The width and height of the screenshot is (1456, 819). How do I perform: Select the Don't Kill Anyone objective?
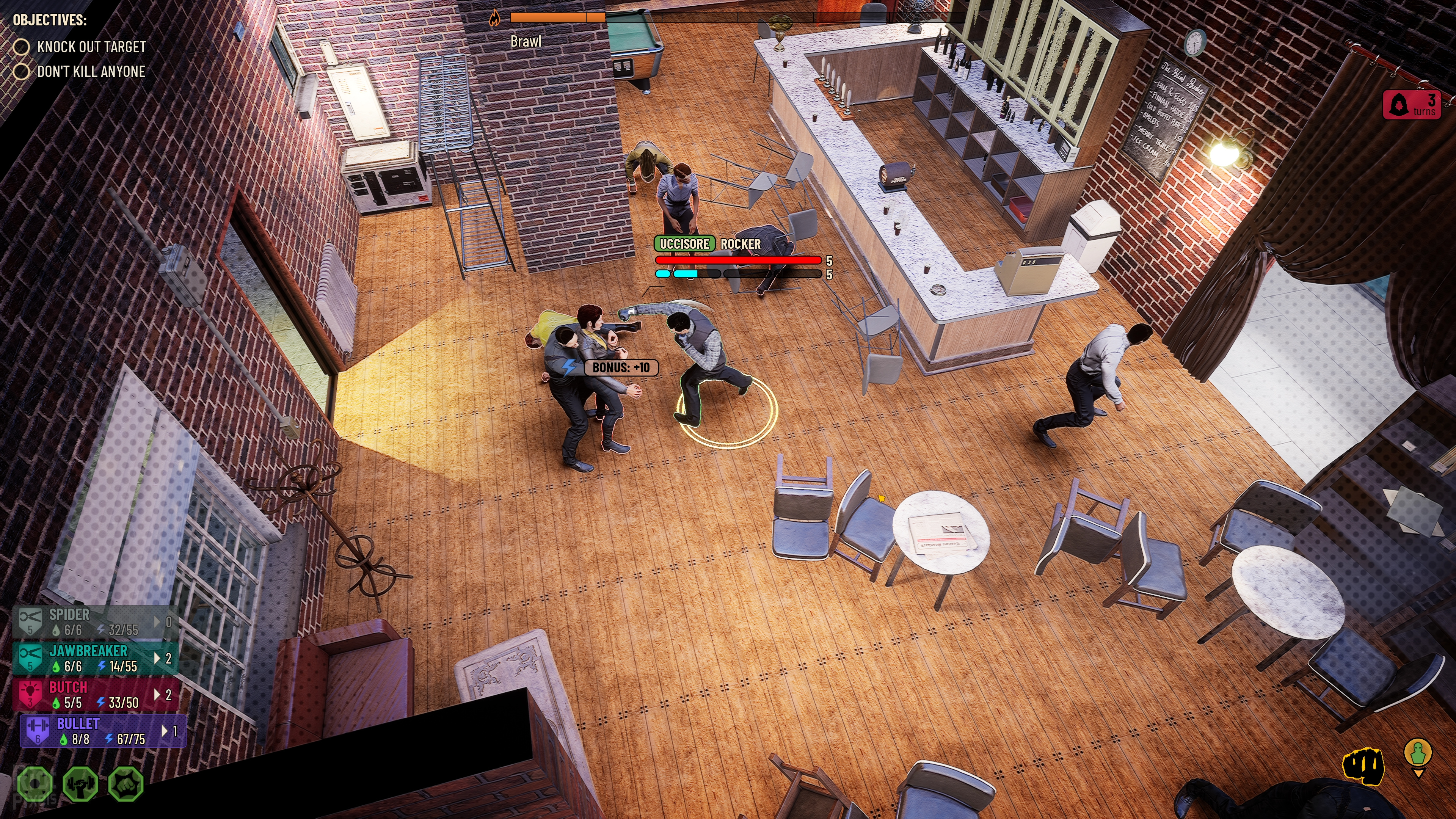(x=91, y=72)
